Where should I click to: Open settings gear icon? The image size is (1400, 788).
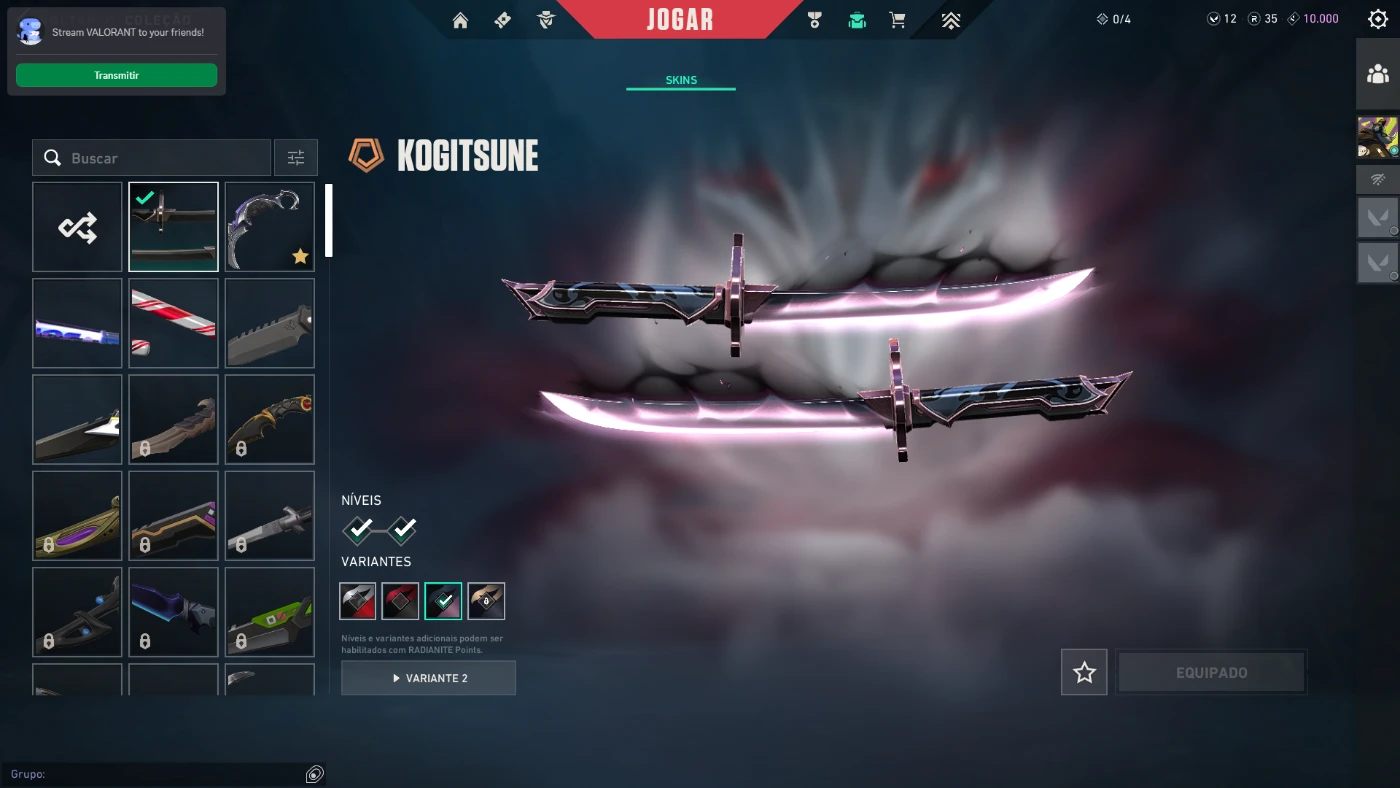[x=1377, y=19]
